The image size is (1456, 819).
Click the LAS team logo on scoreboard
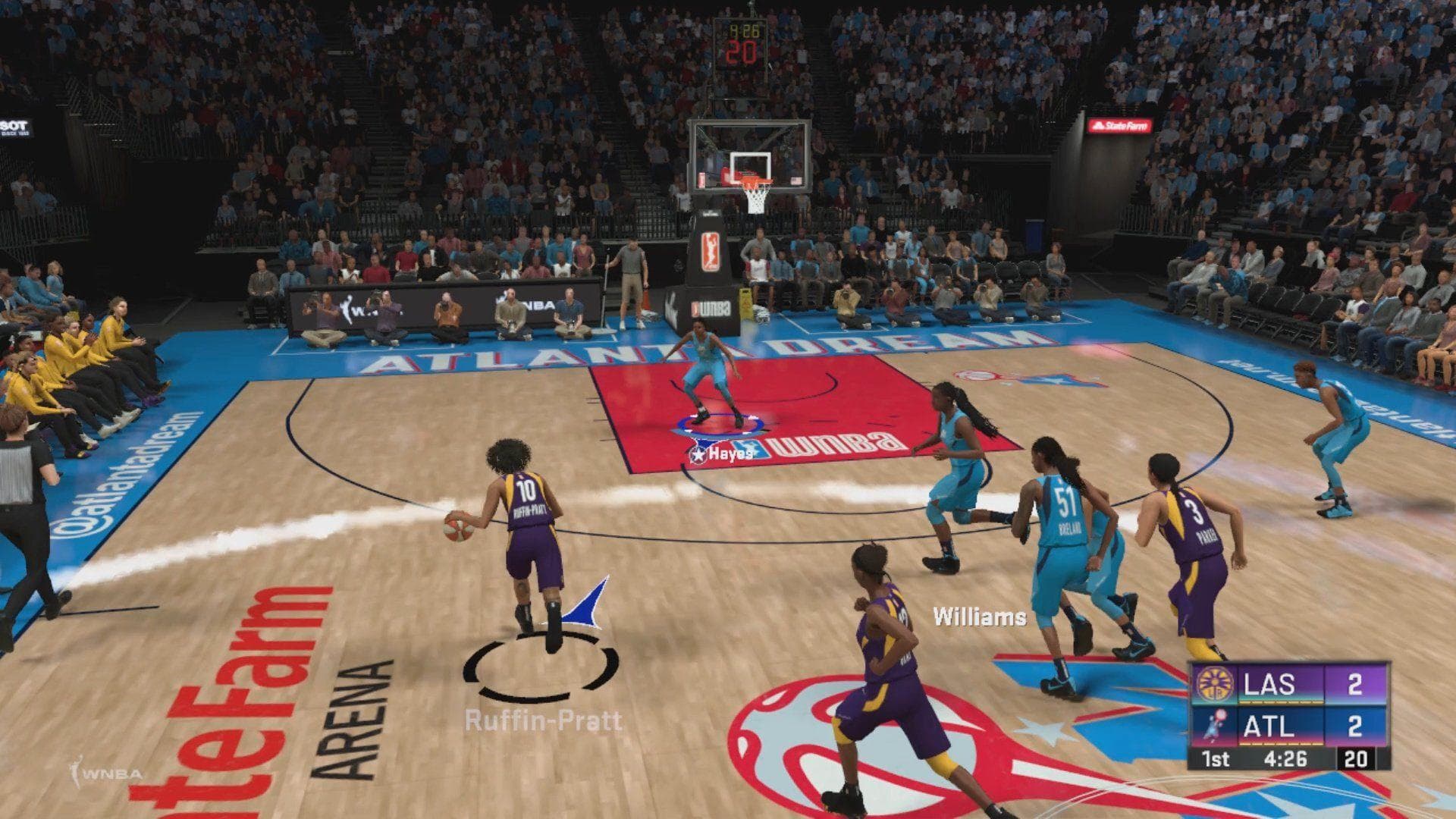pyautogui.click(x=1213, y=686)
